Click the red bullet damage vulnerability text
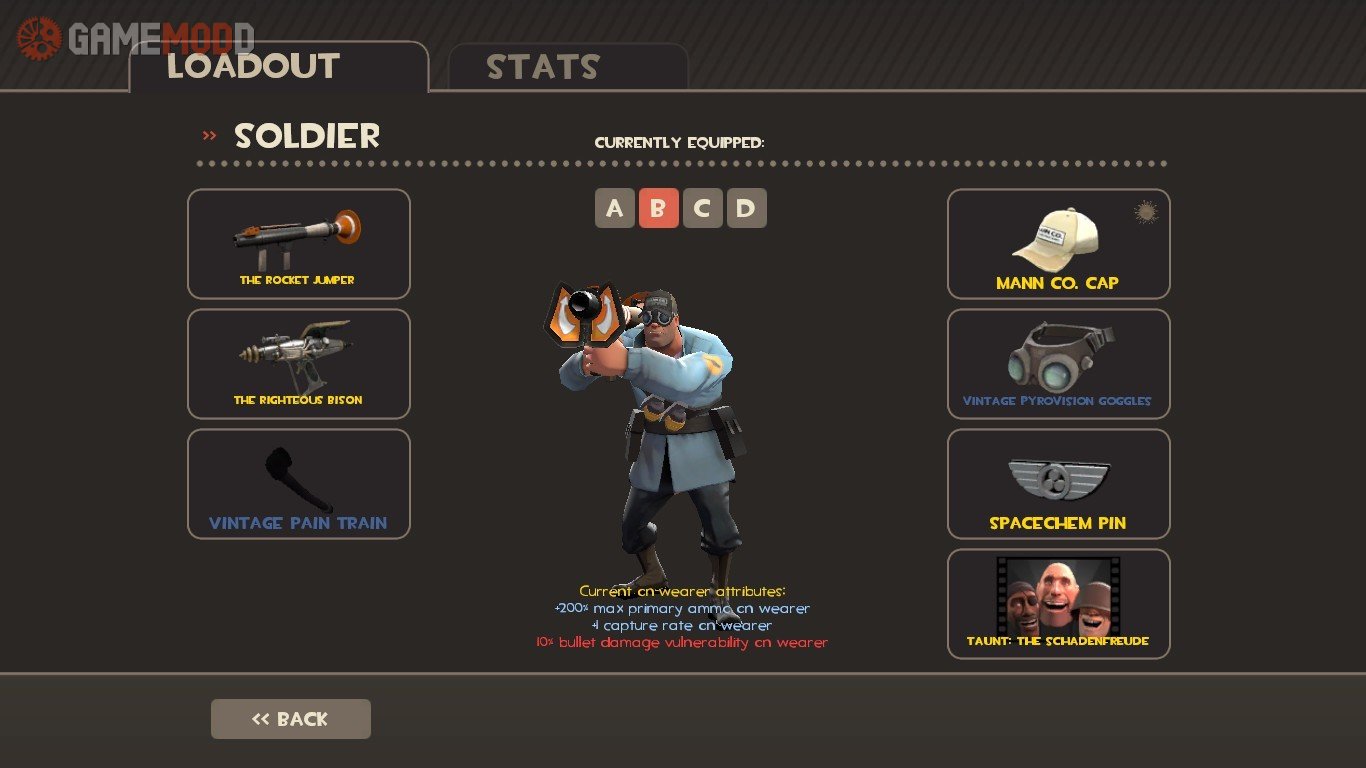The height and width of the screenshot is (768, 1366). click(683, 641)
